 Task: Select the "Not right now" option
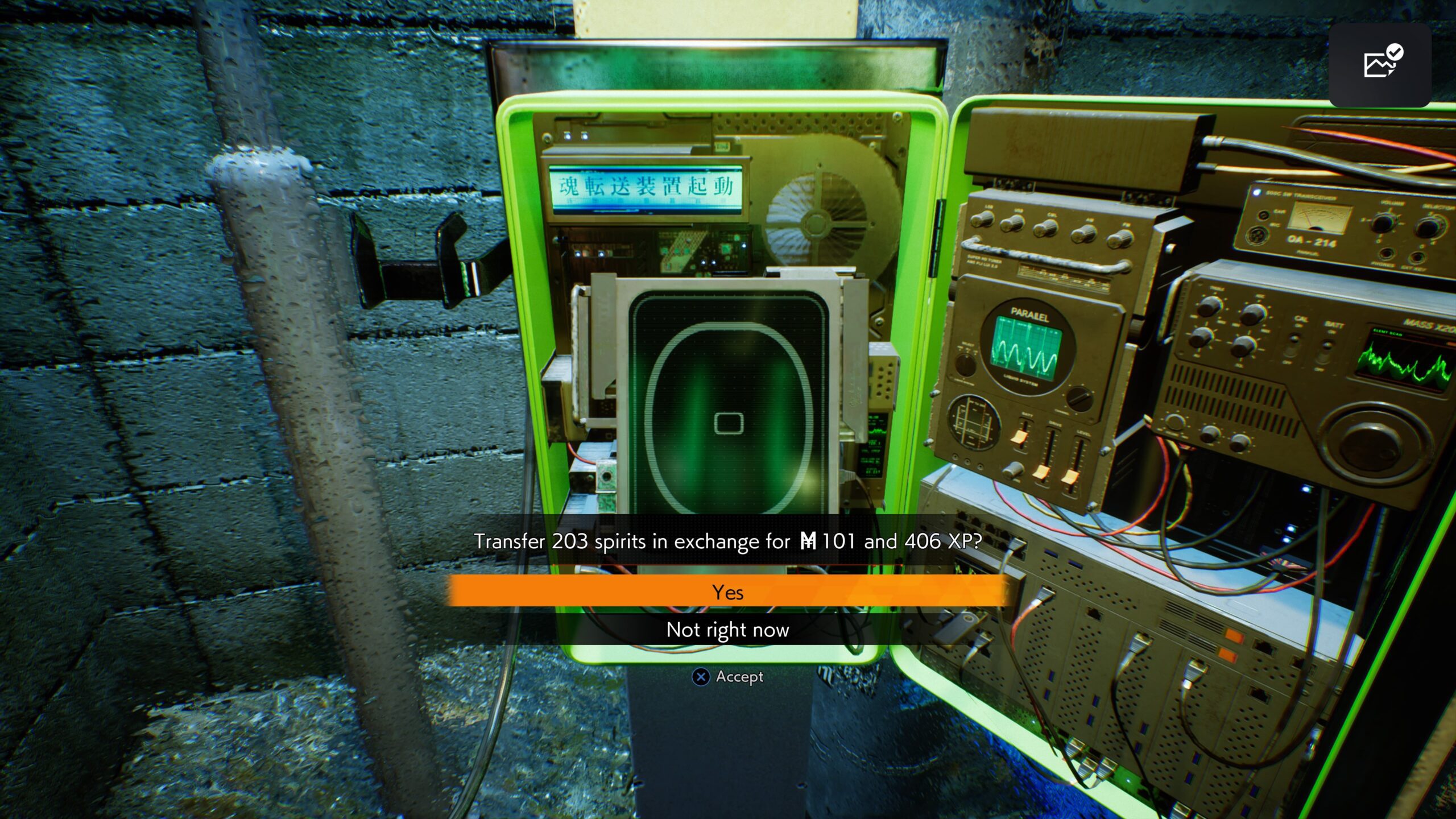click(727, 630)
